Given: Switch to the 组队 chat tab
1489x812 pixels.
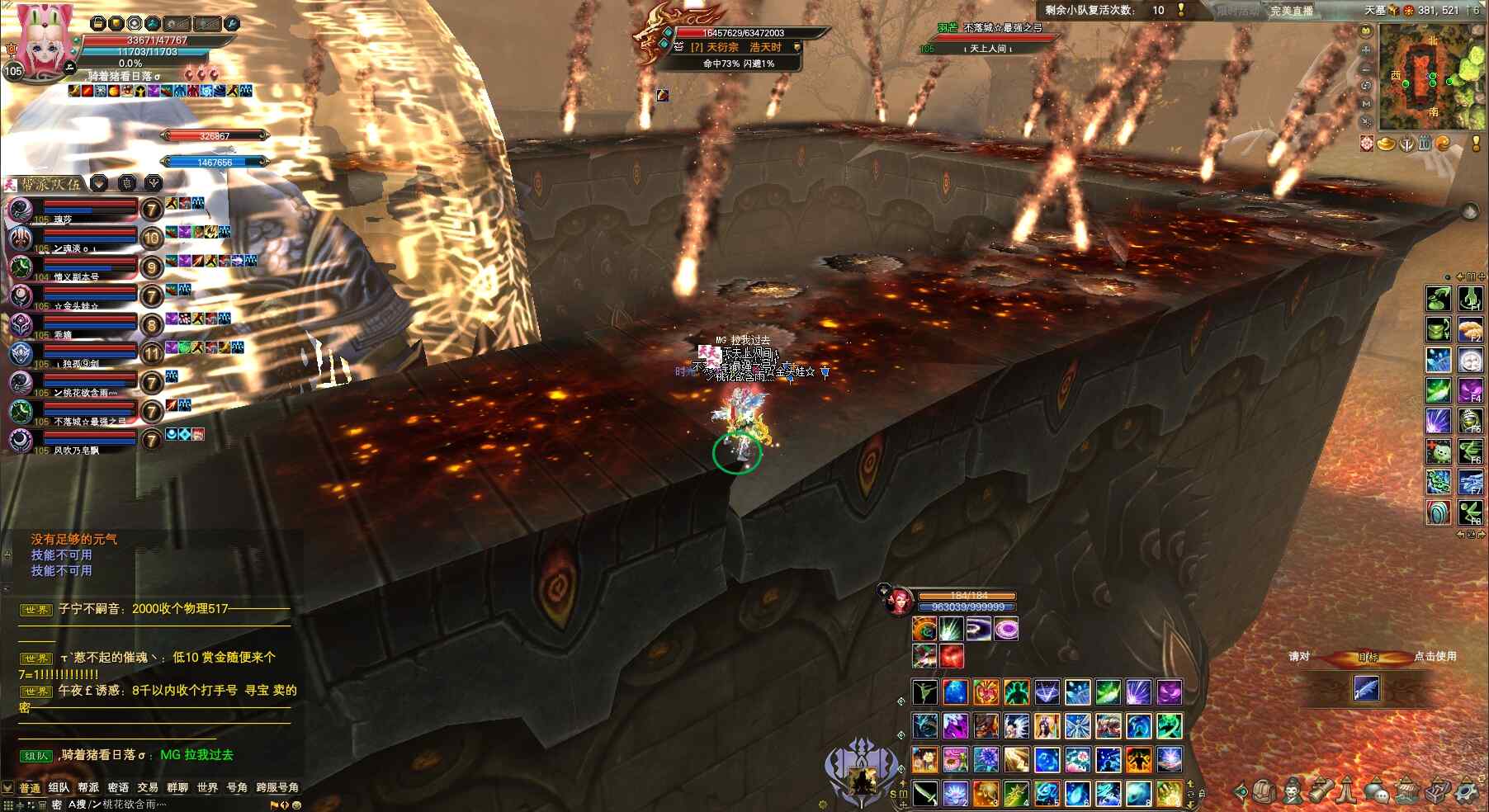Looking at the screenshot, I should (59, 787).
